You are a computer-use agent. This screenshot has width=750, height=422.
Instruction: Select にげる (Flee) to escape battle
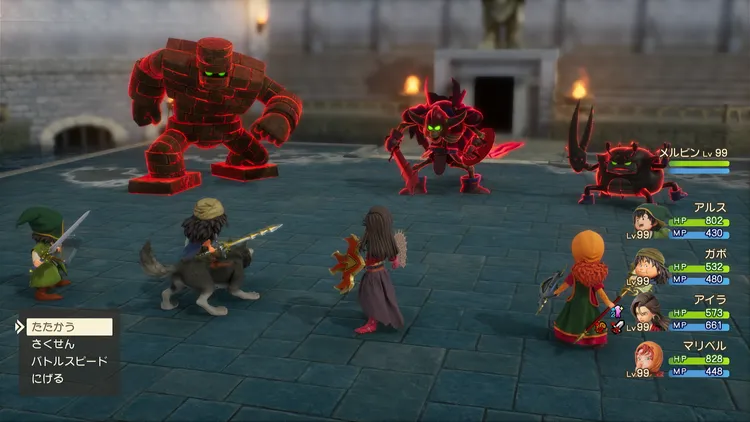pos(47,378)
